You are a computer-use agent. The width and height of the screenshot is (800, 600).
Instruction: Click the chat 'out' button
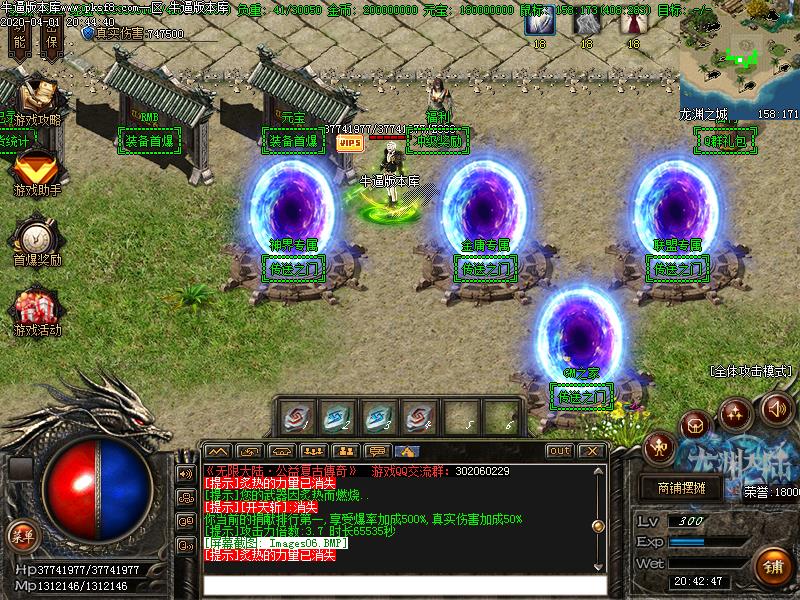pyautogui.click(x=560, y=451)
